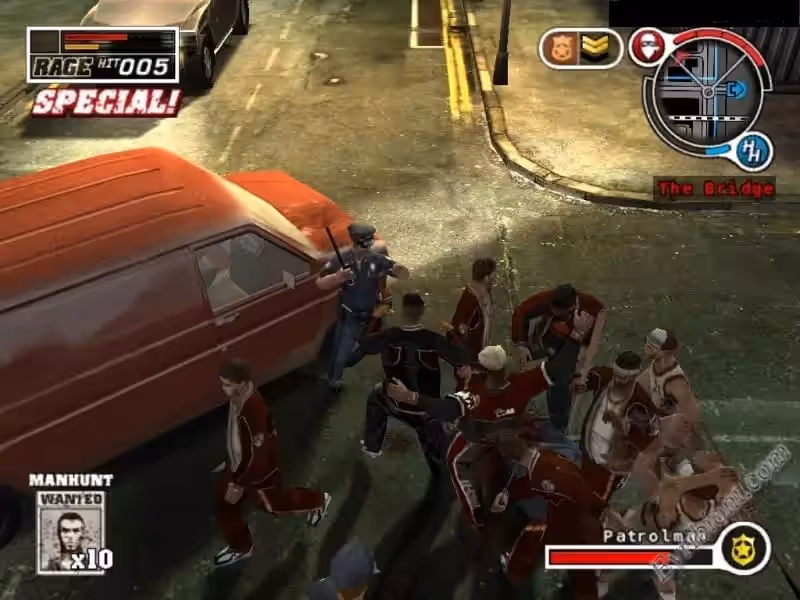Click the red masked gang face icon
Viewport: 800px width, 600px height.
click(x=647, y=47)
